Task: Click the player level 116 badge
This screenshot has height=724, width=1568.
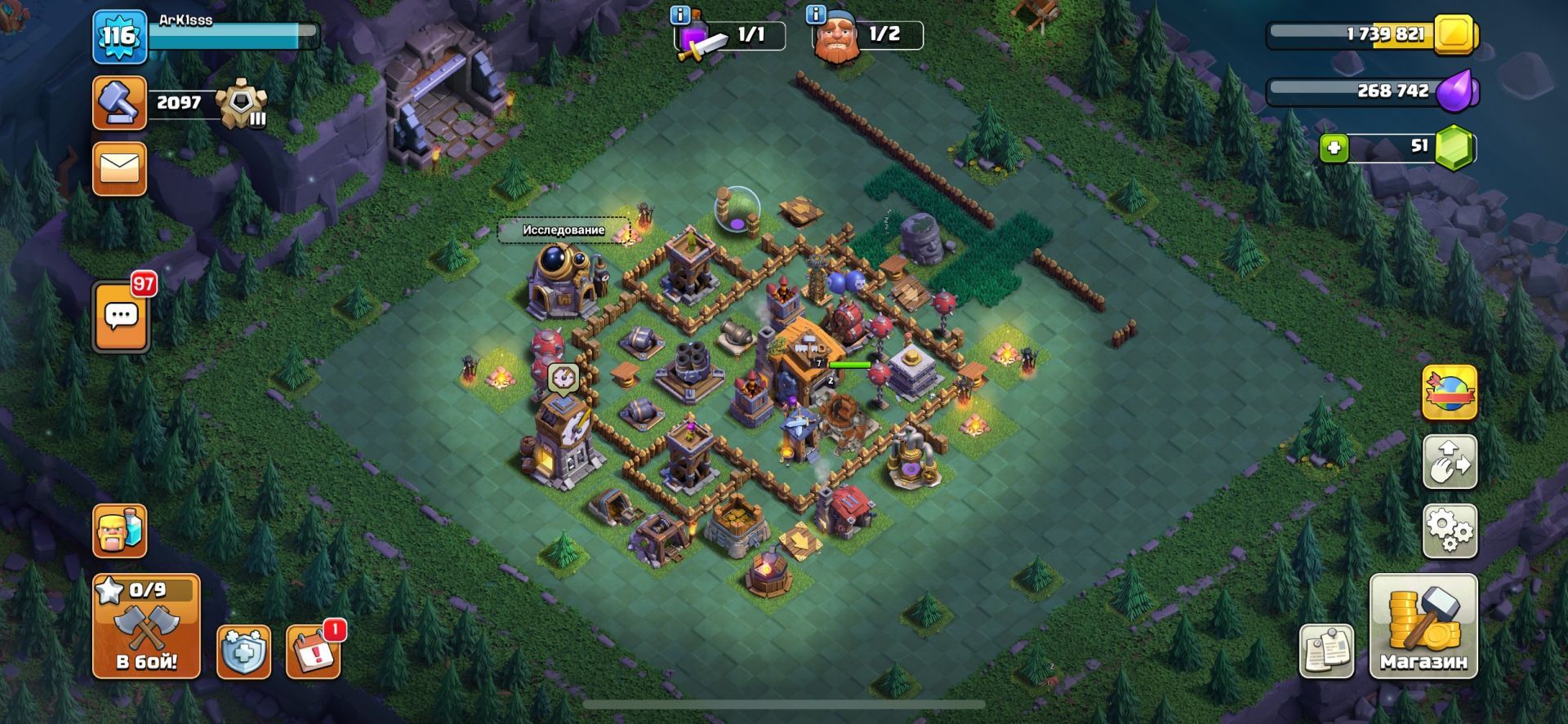Action: pos(118,37)
